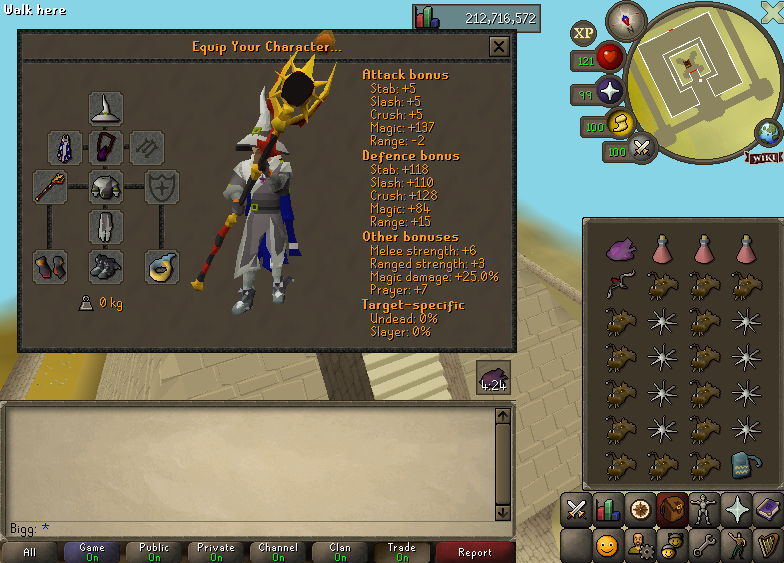Select the equipped gloves slot

pyautogui.click(x=50, y=266)
